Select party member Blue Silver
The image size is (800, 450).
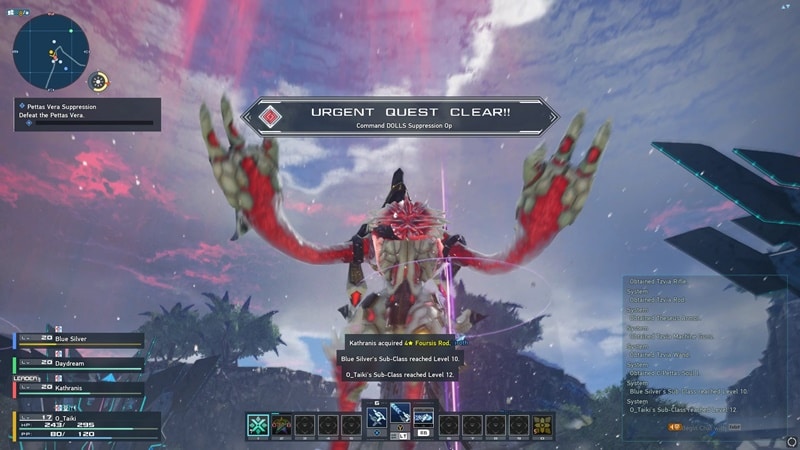tap(80, 340)
